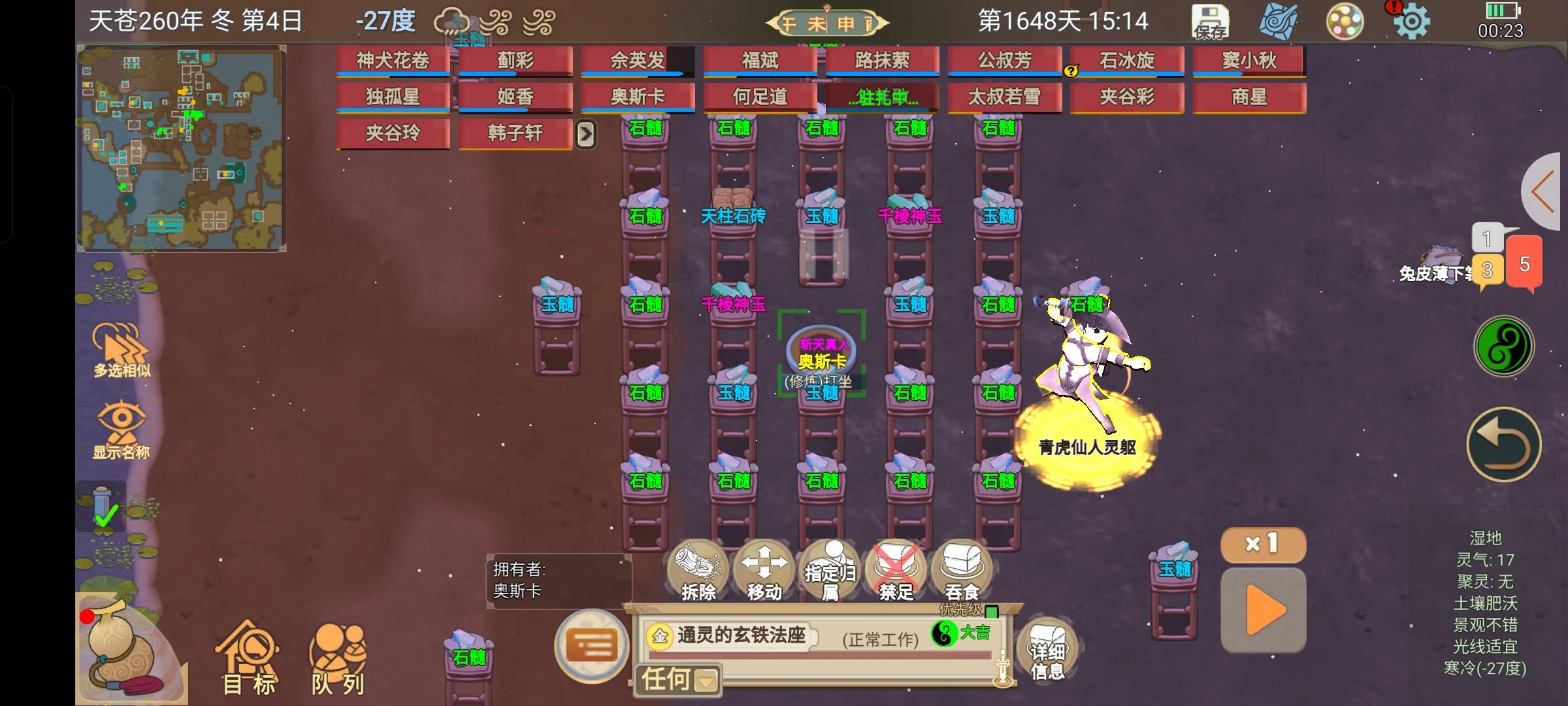Open the 任何 filter dropdown
This screenshot has height=706, width=1568.
[x=677, y=680]
